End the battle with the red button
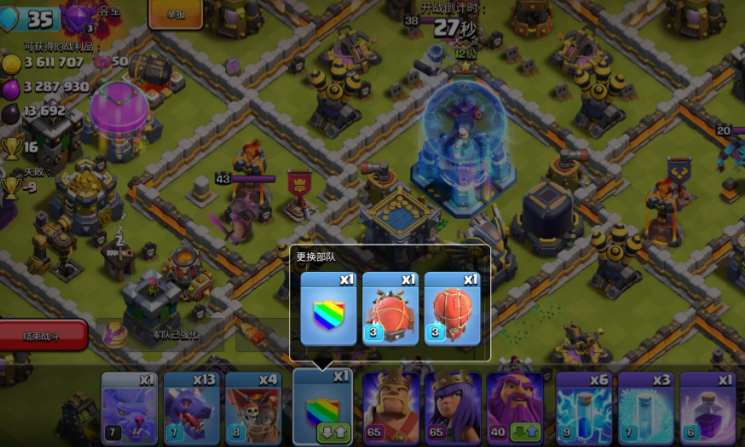Viewport: 745px width, 447px height. [x=43, y=336]
